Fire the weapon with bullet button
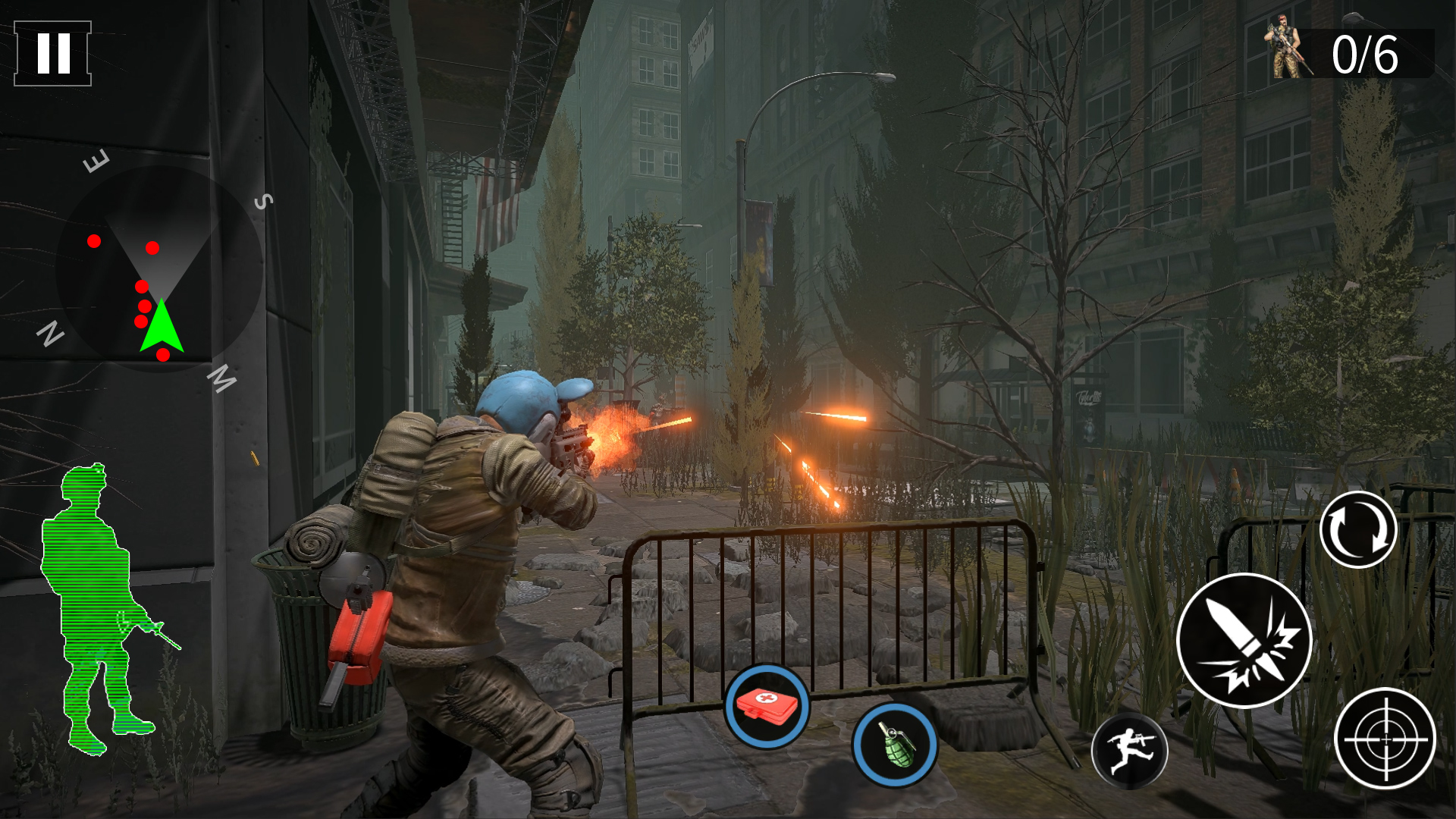This screenshot has height=819, width=1456. tap(1244, 641)
